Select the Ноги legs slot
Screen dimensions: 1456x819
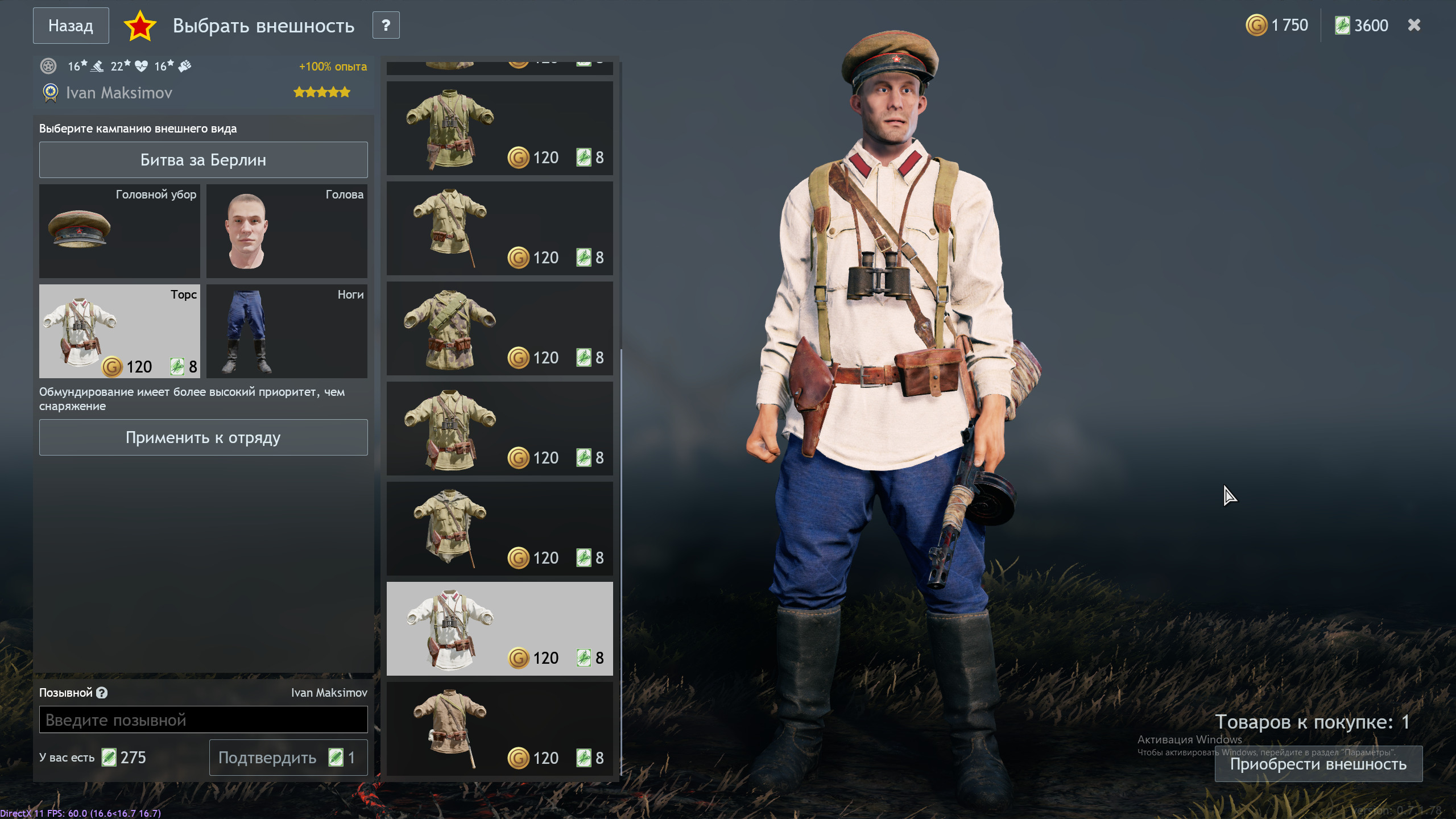click(287, 331)
